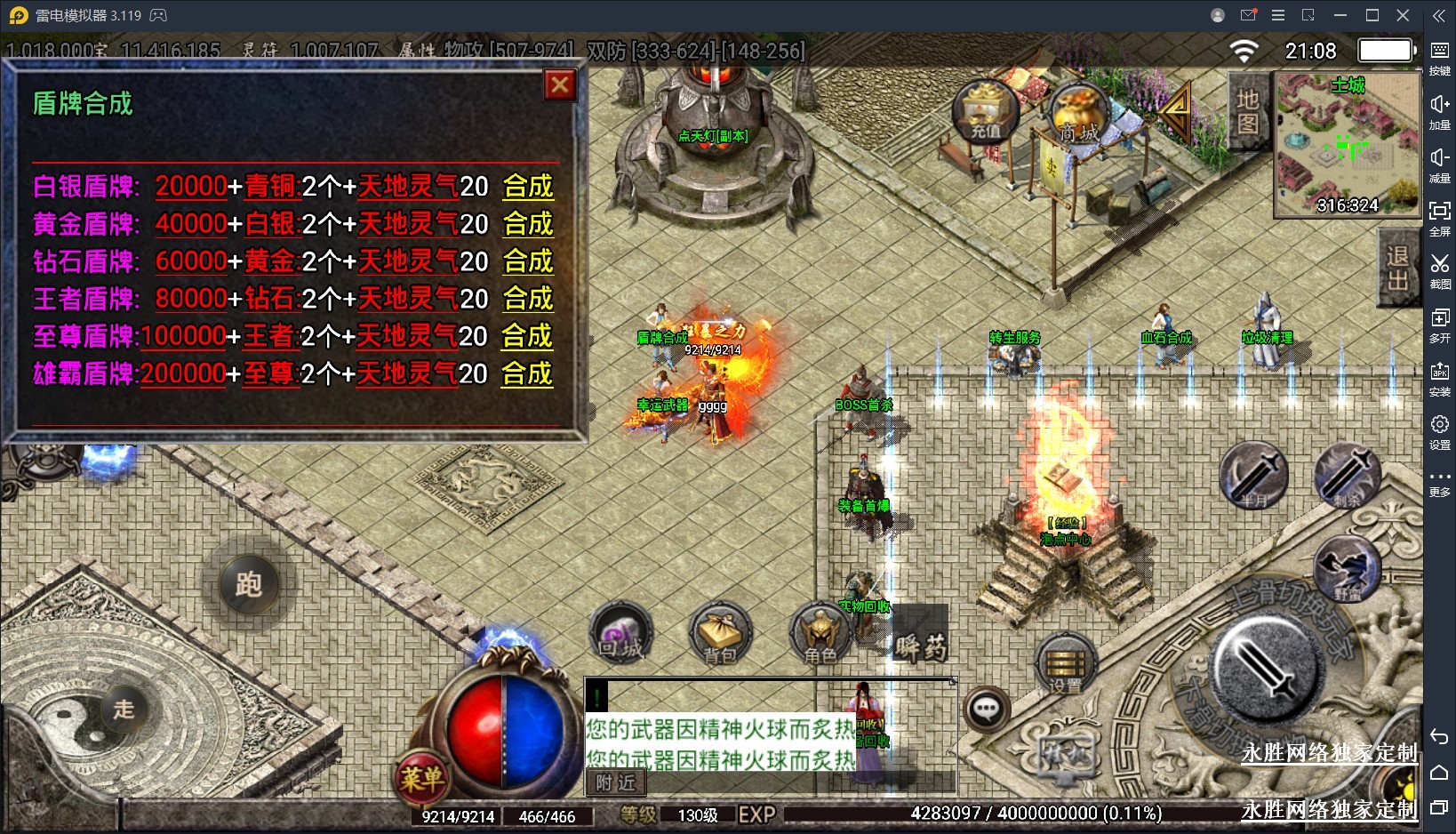Craft the 白银盾牌 via its 合成 link

coord(528,187)
